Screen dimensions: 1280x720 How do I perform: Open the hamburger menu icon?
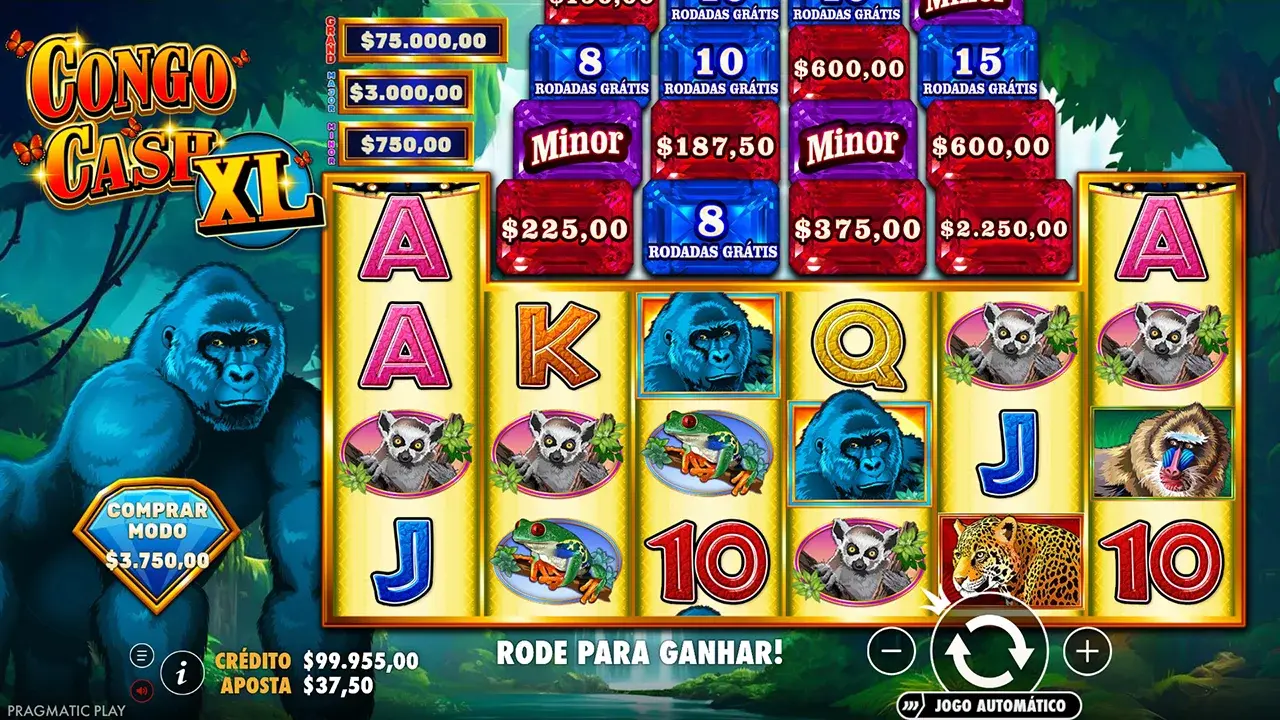140,655
